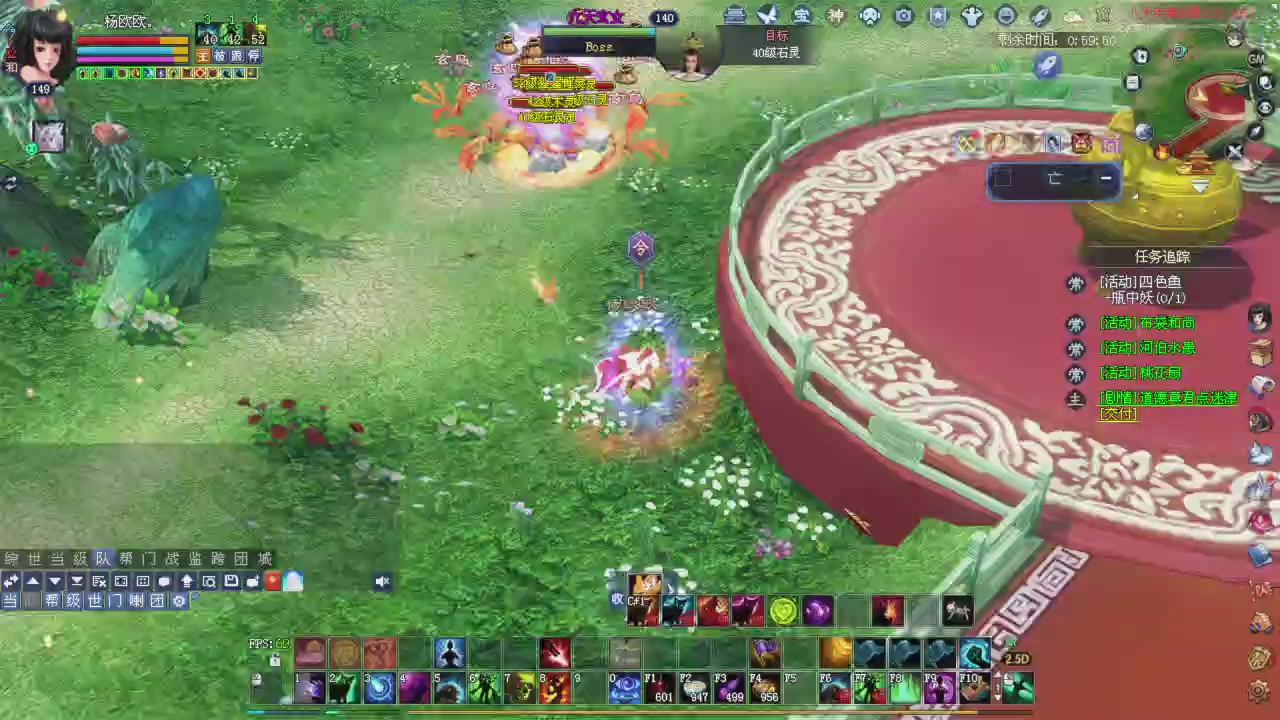The width and height of the screenshot is (1280, 720).
Task: Toggle the bell alert icon in chat toolbar
Action: [x=292, y=582]
